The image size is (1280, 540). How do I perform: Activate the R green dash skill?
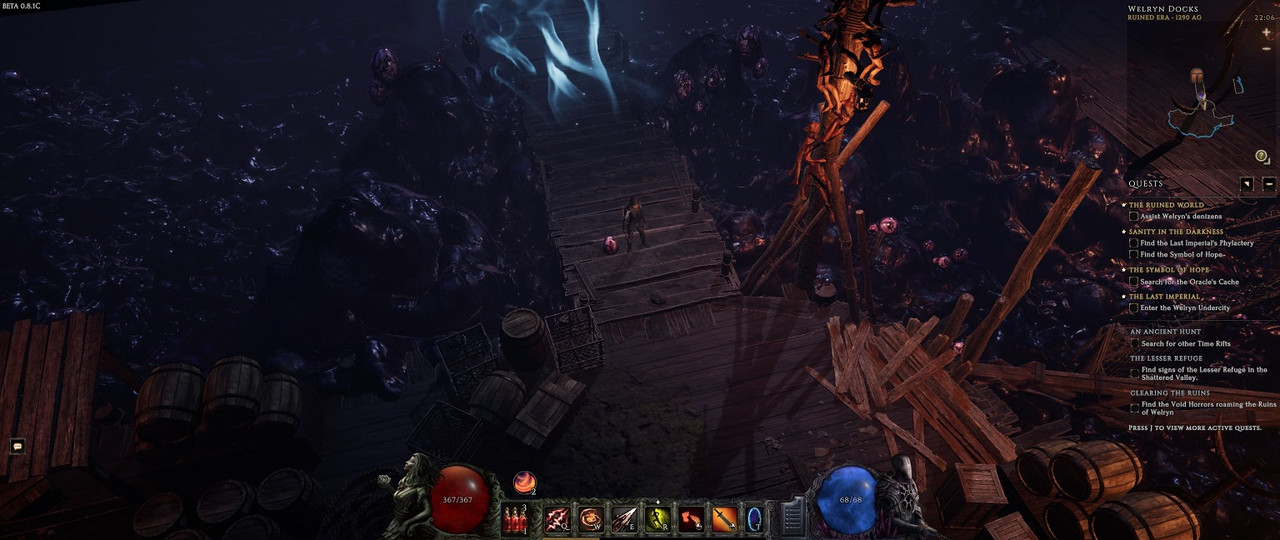657,518
